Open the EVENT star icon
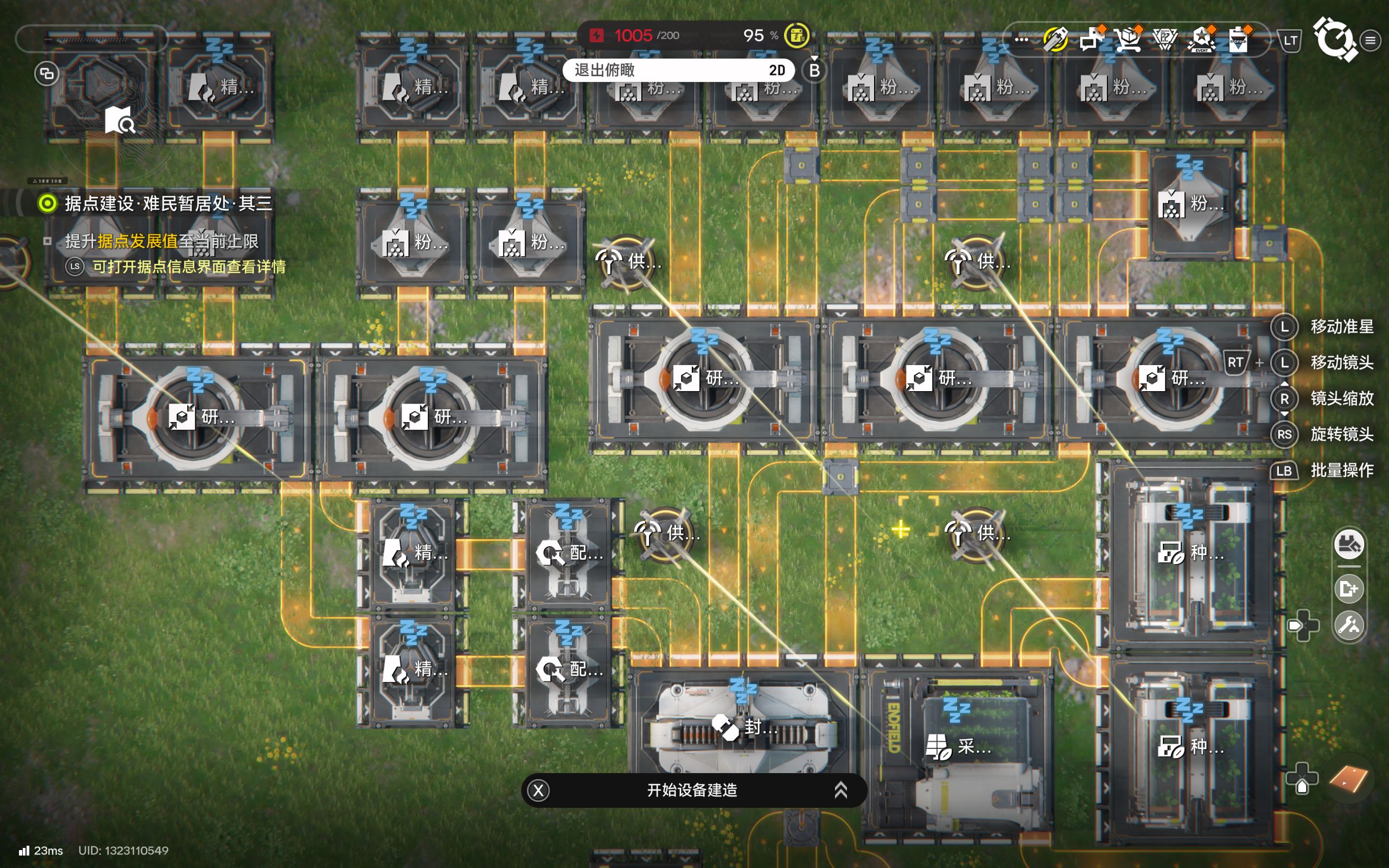The height and width of the screenshot is (868, 1389). (1201, 40)
